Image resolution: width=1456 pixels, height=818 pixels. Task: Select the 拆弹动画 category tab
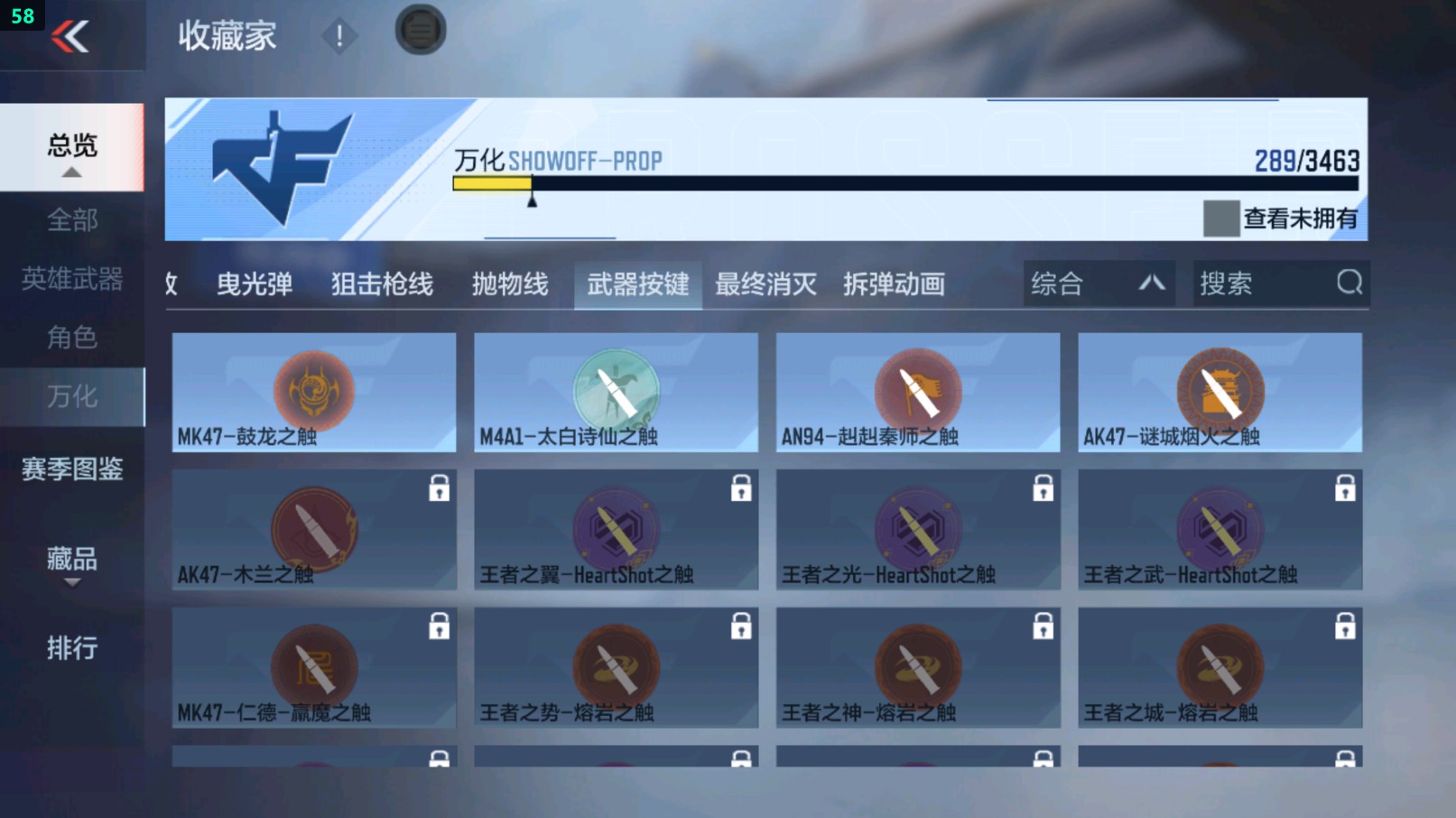point(894,284)
